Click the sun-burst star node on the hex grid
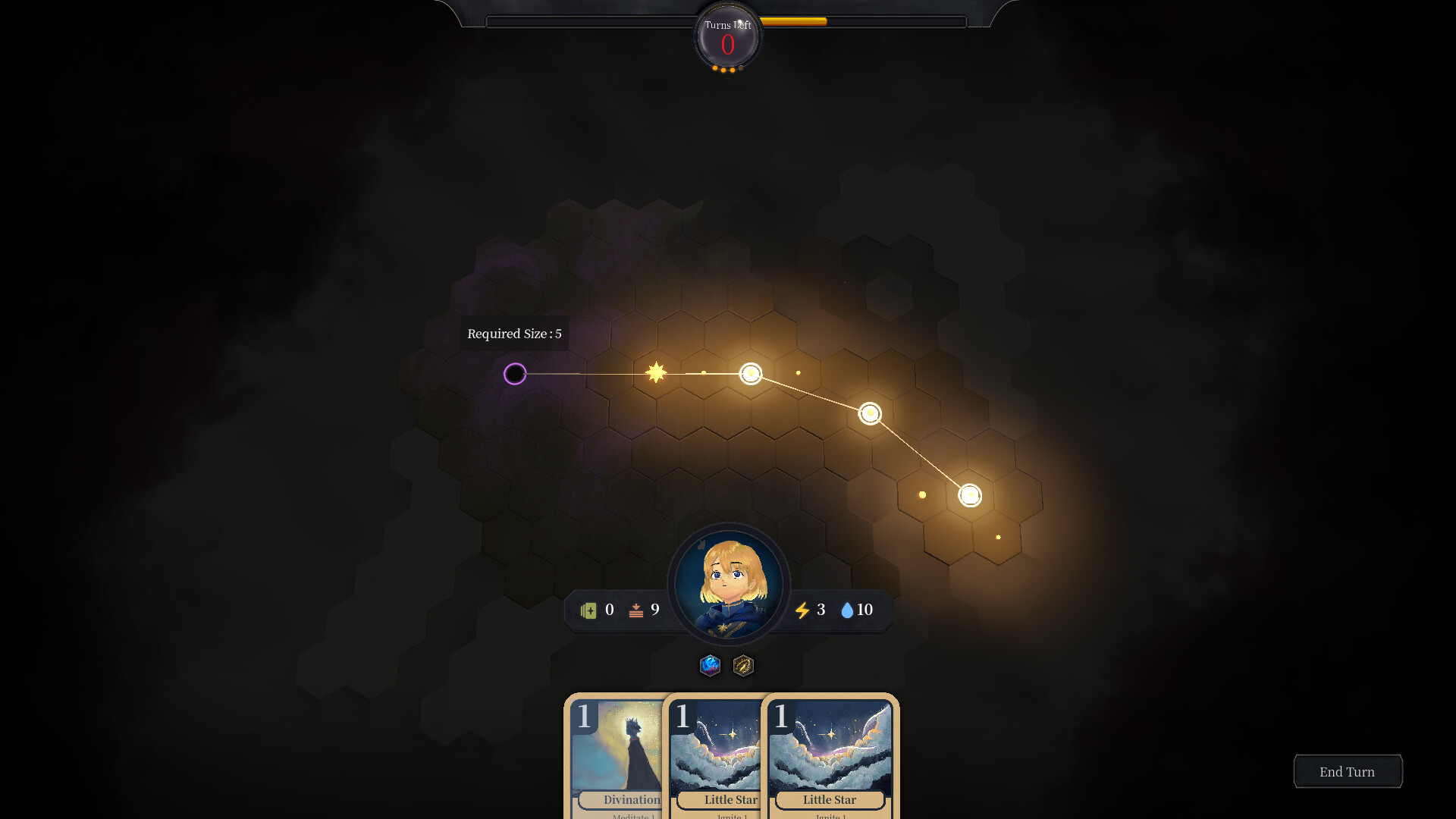1456x819 pixels. (x=655, y=372)
